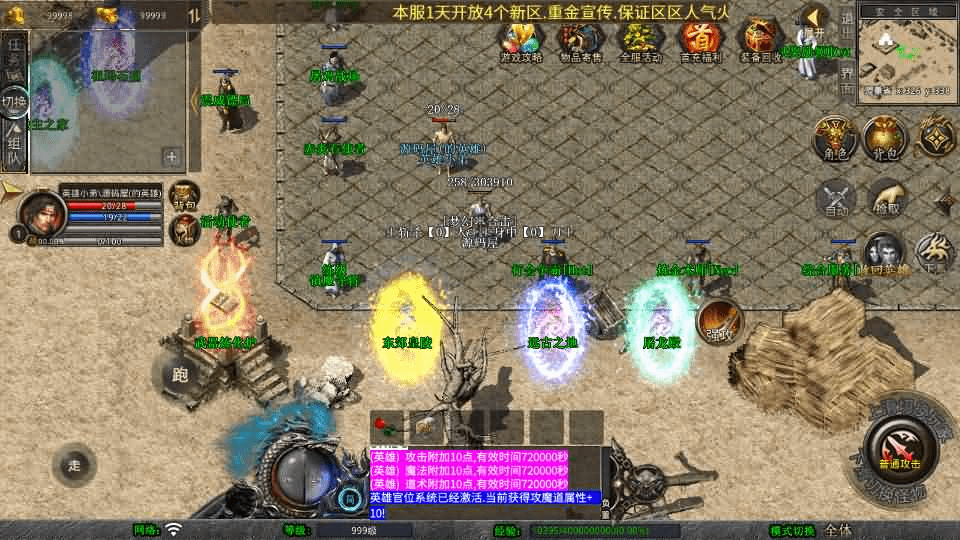Screen dimensions: 960x540
Task: Use the 普通攻击 normal attack button
Action: pyautogui.click(x=902, y=447)
